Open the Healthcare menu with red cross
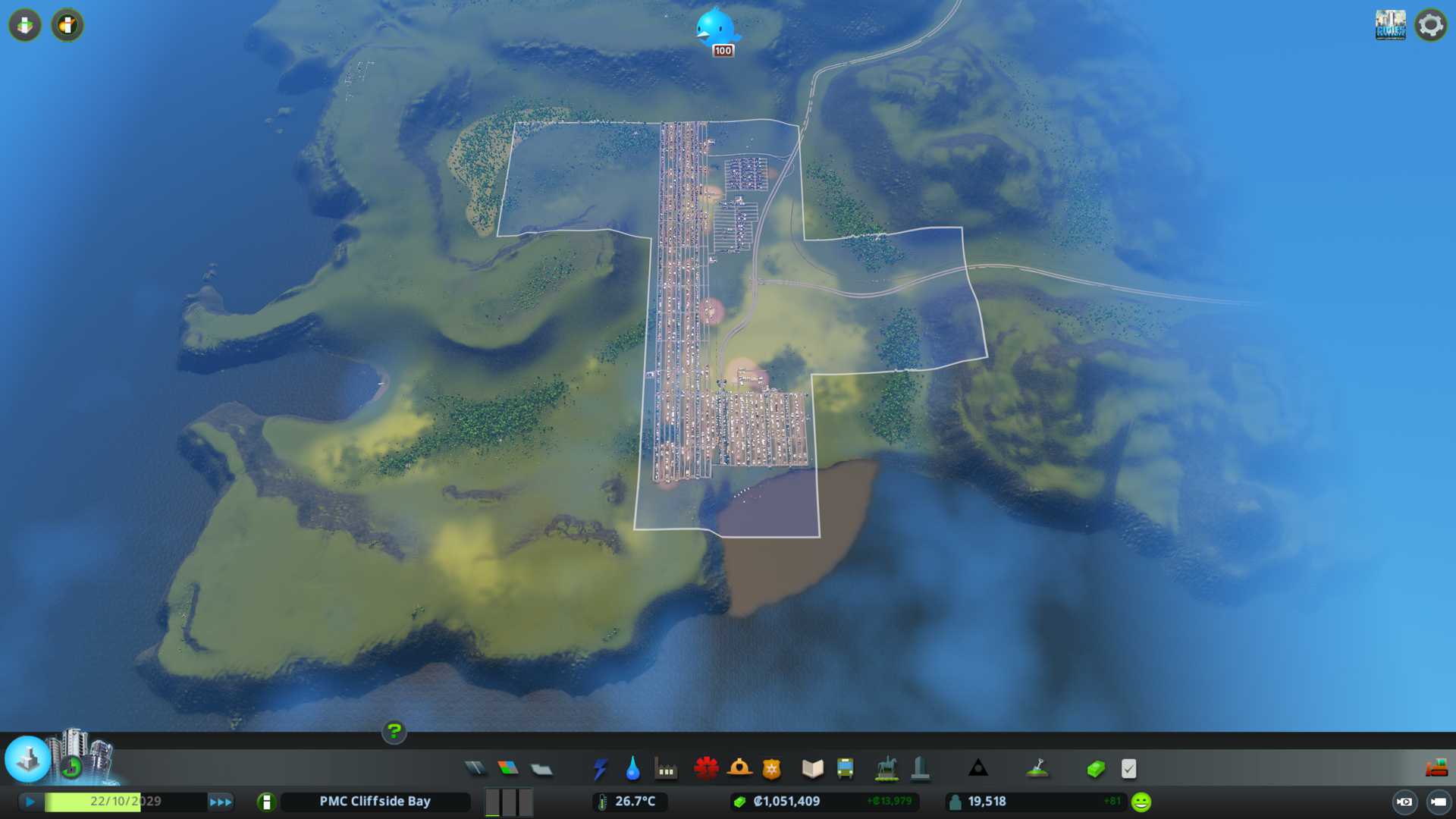Viewport: 1456px width, 819px height. 706,769
